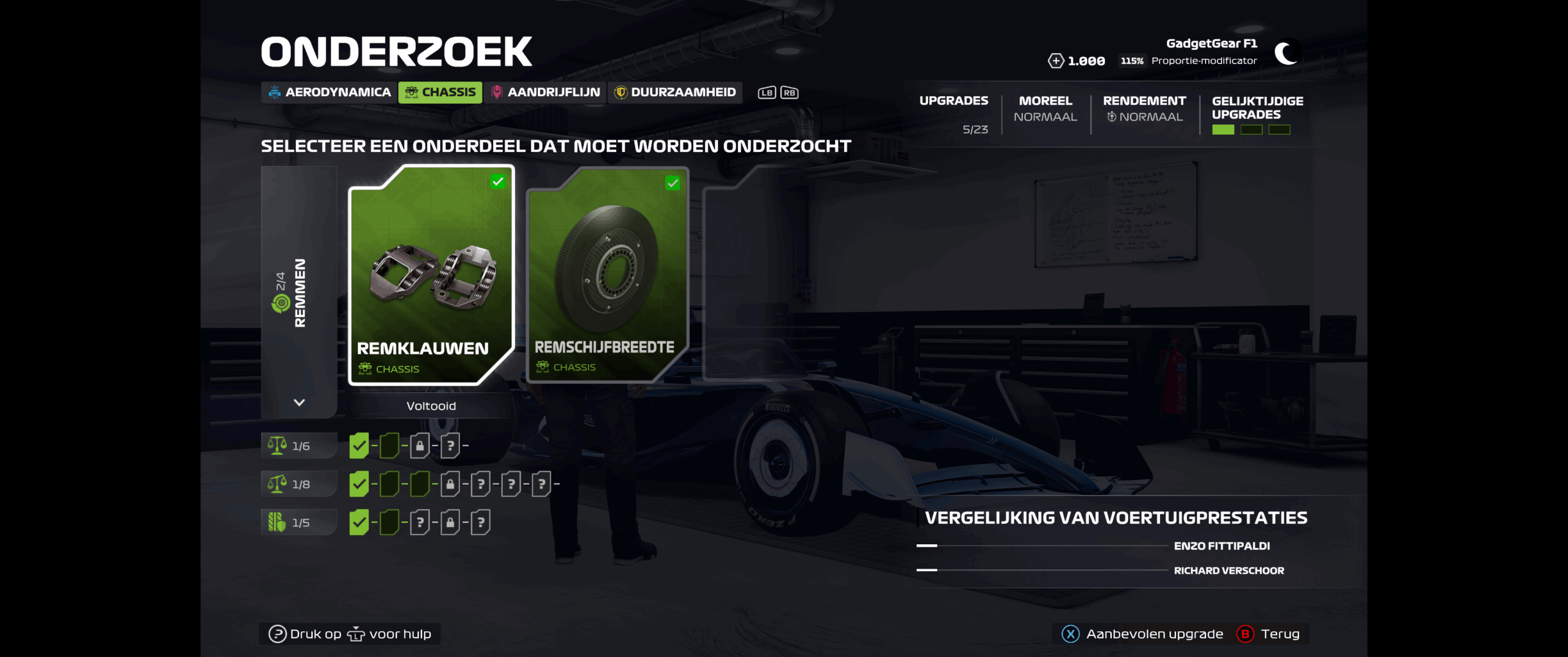This screenshot has width=1568, height=657.
Task: Select the completed checkmark in the 1/8 row
Action: (360, 484)
